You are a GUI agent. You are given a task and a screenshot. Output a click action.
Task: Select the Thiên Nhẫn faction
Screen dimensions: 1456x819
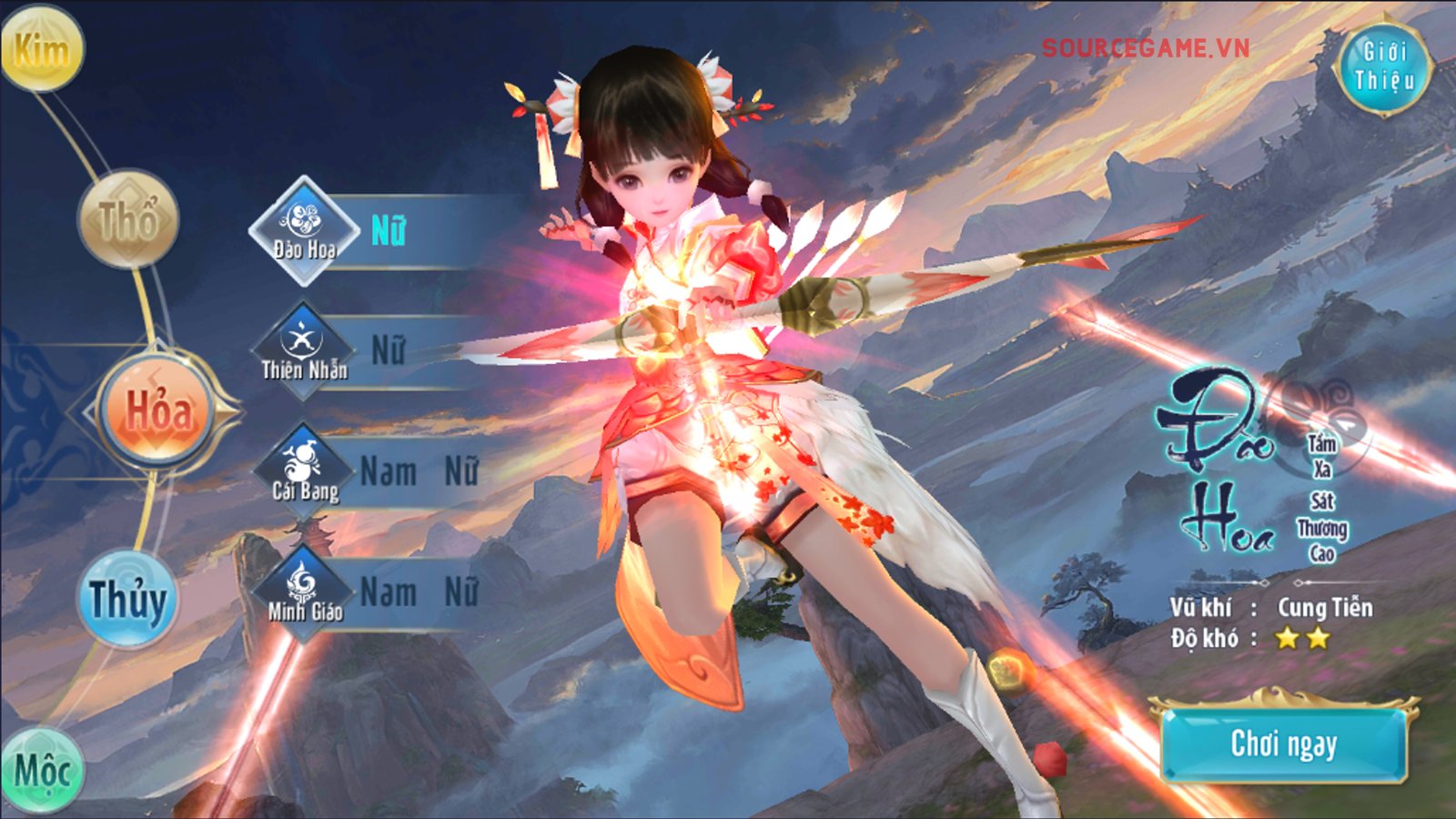click(x=304, y=350)
